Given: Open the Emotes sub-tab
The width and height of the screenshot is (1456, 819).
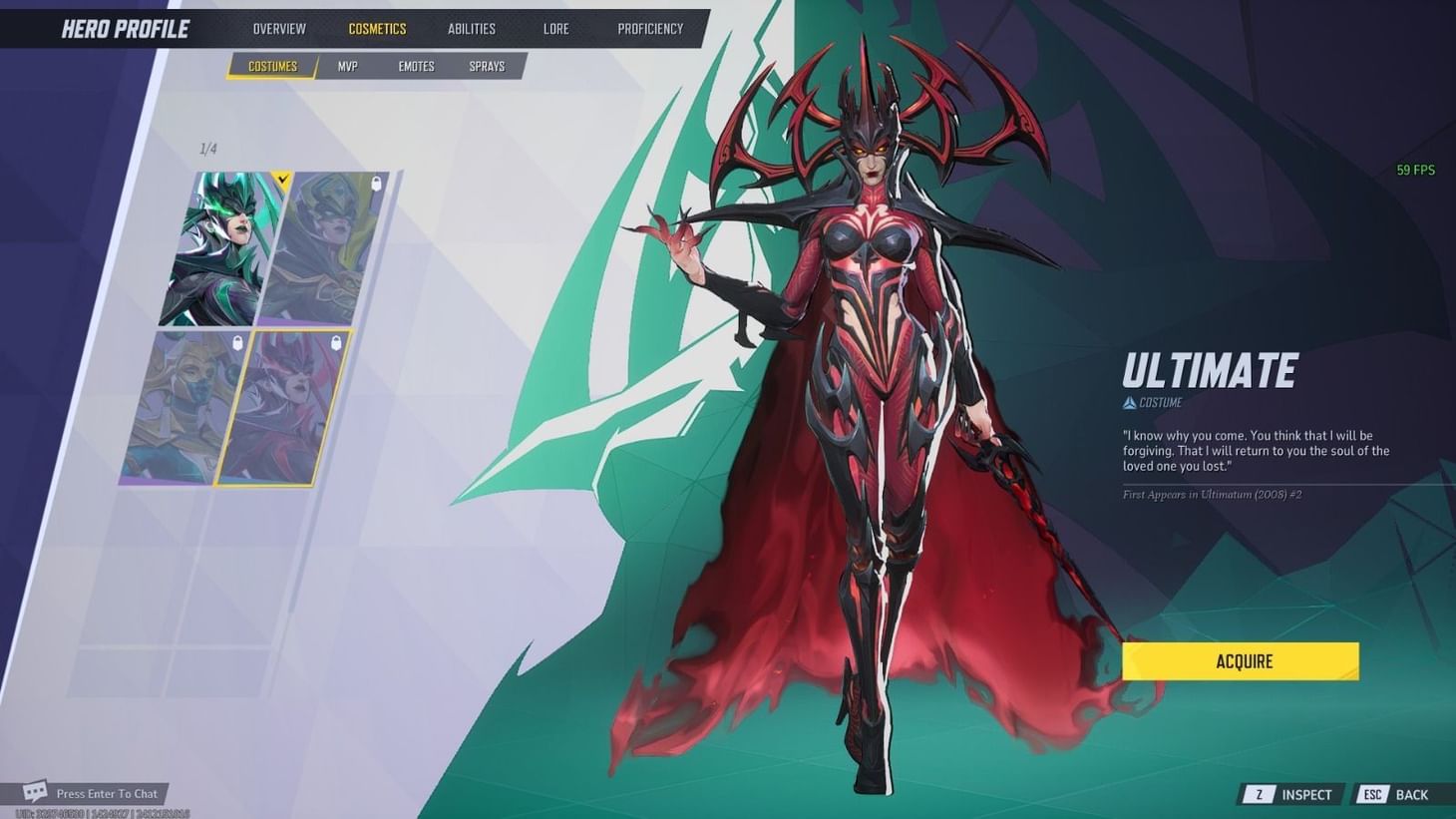Looking at the screenshot, I should pos(416,66).
